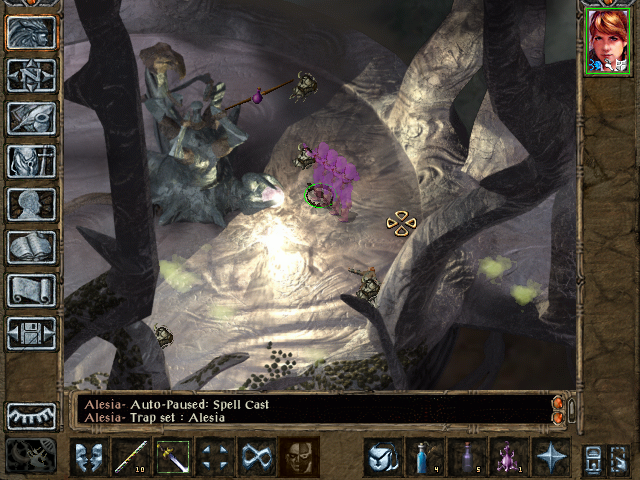Equip the sword weapon slot
This screenshot has width=640, height=480.
(172, 457)
